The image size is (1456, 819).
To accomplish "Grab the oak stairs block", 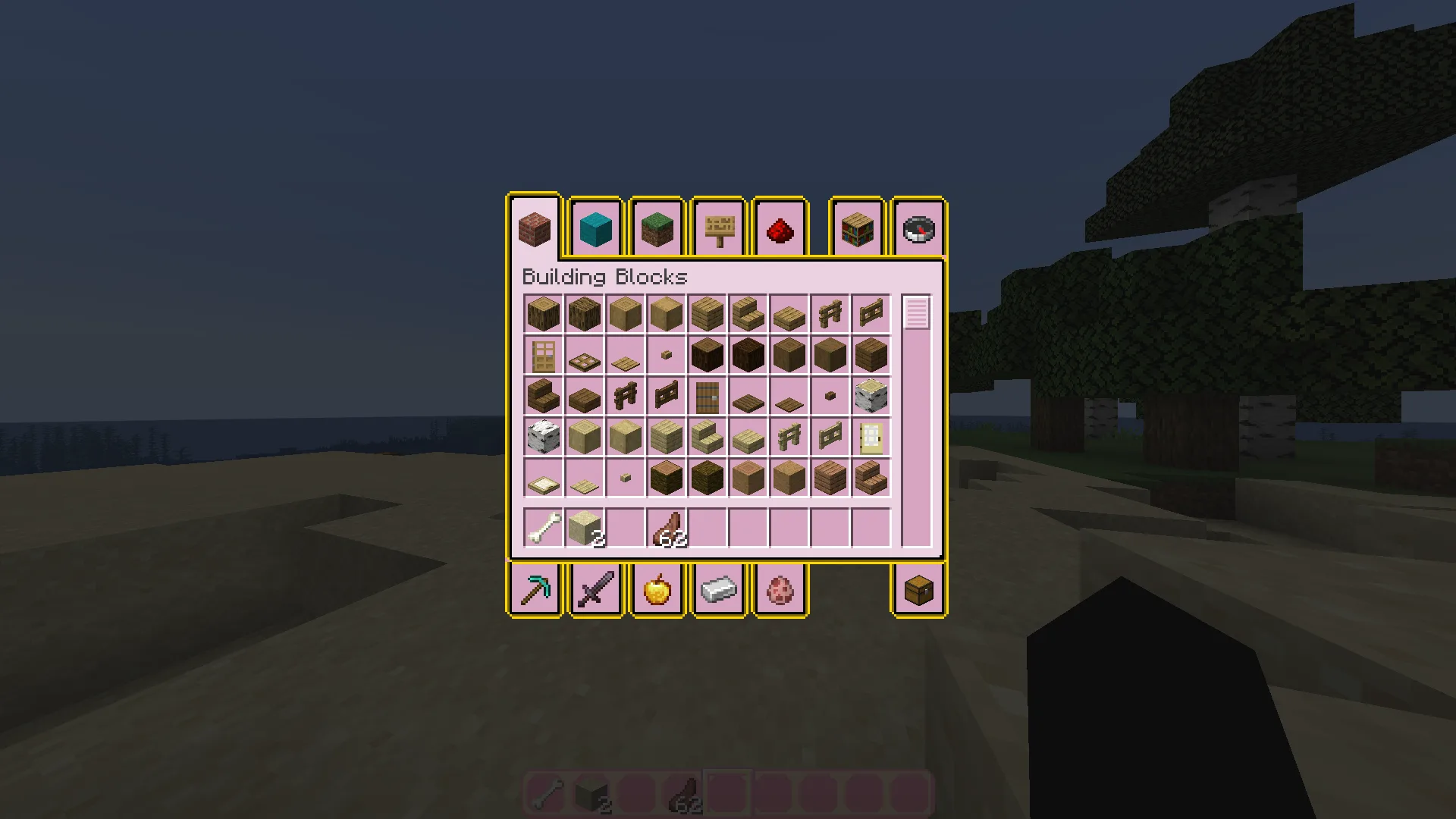I will point(747,313).
